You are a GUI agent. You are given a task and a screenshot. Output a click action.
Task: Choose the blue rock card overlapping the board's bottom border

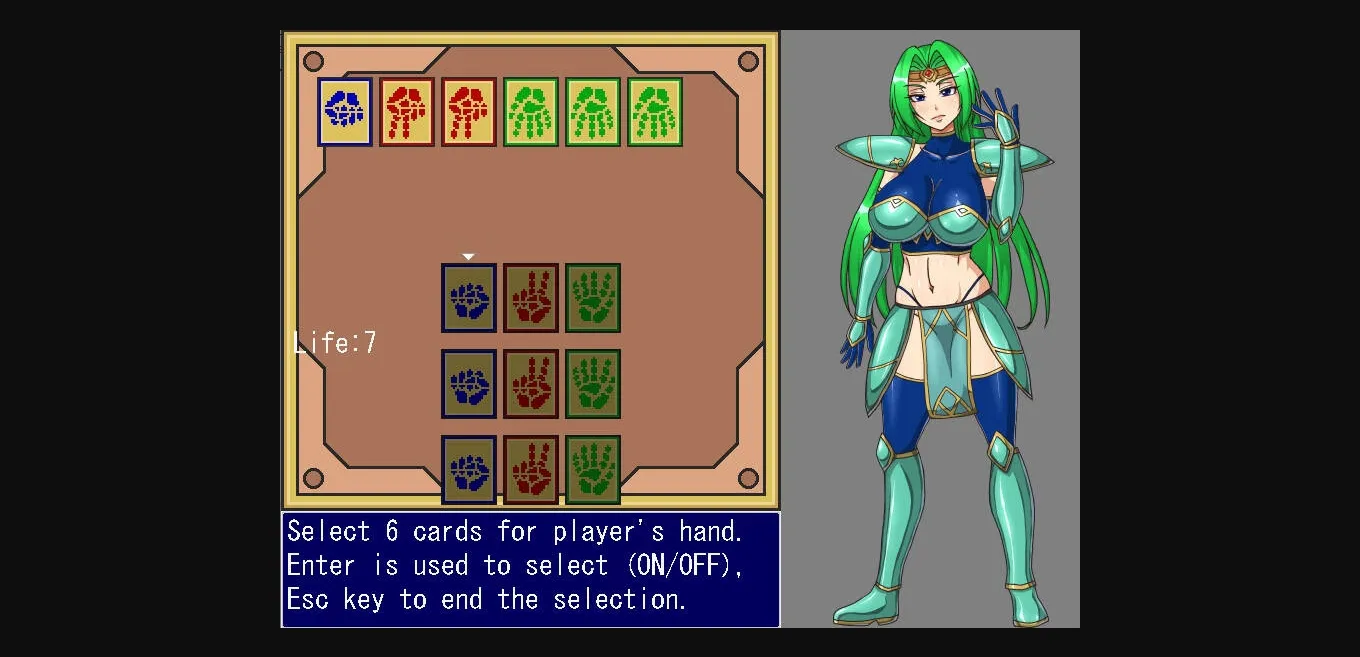(469, 470)
